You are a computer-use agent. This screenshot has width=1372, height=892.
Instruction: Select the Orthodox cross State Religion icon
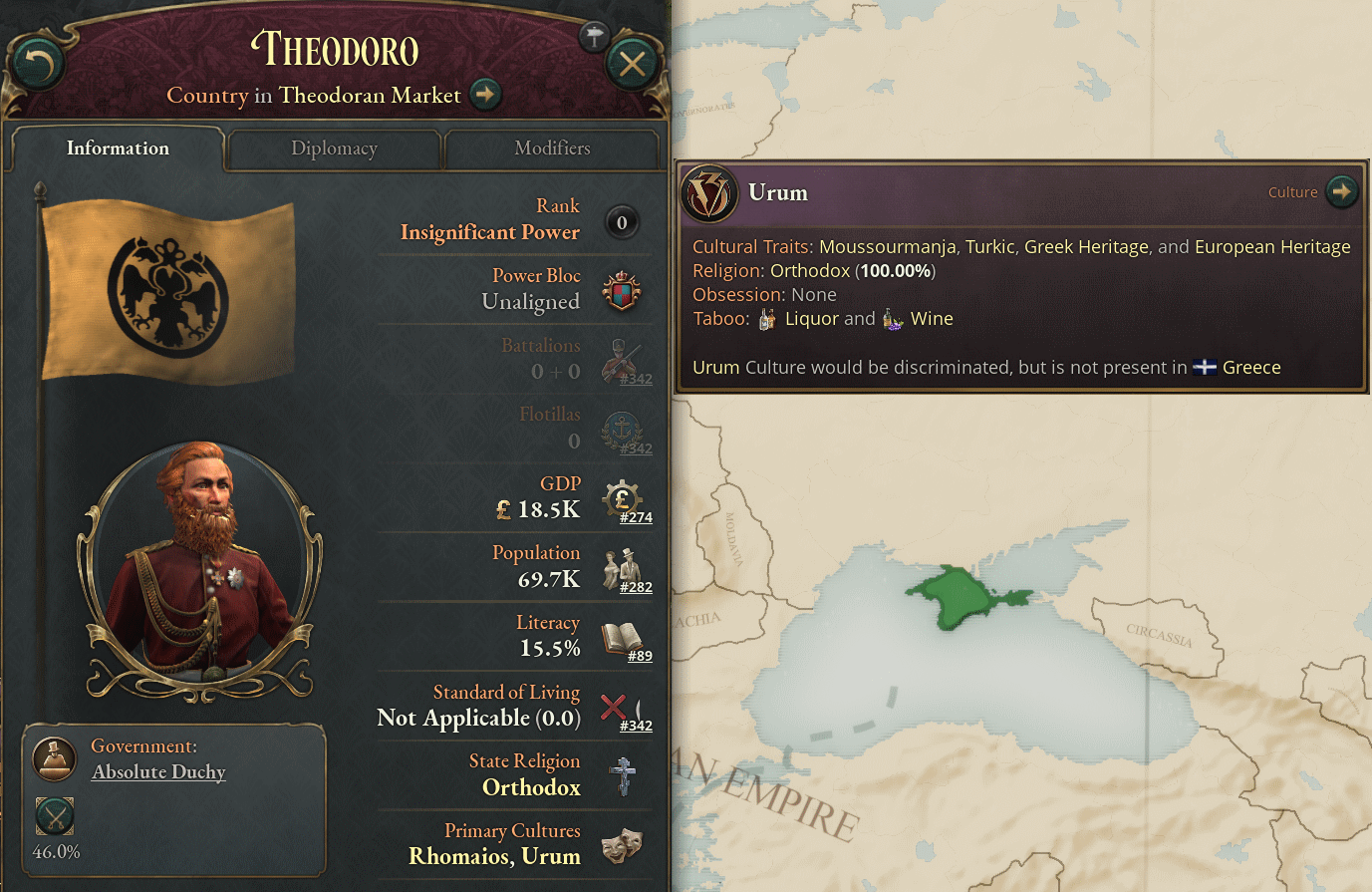click(x=623, y=775)
